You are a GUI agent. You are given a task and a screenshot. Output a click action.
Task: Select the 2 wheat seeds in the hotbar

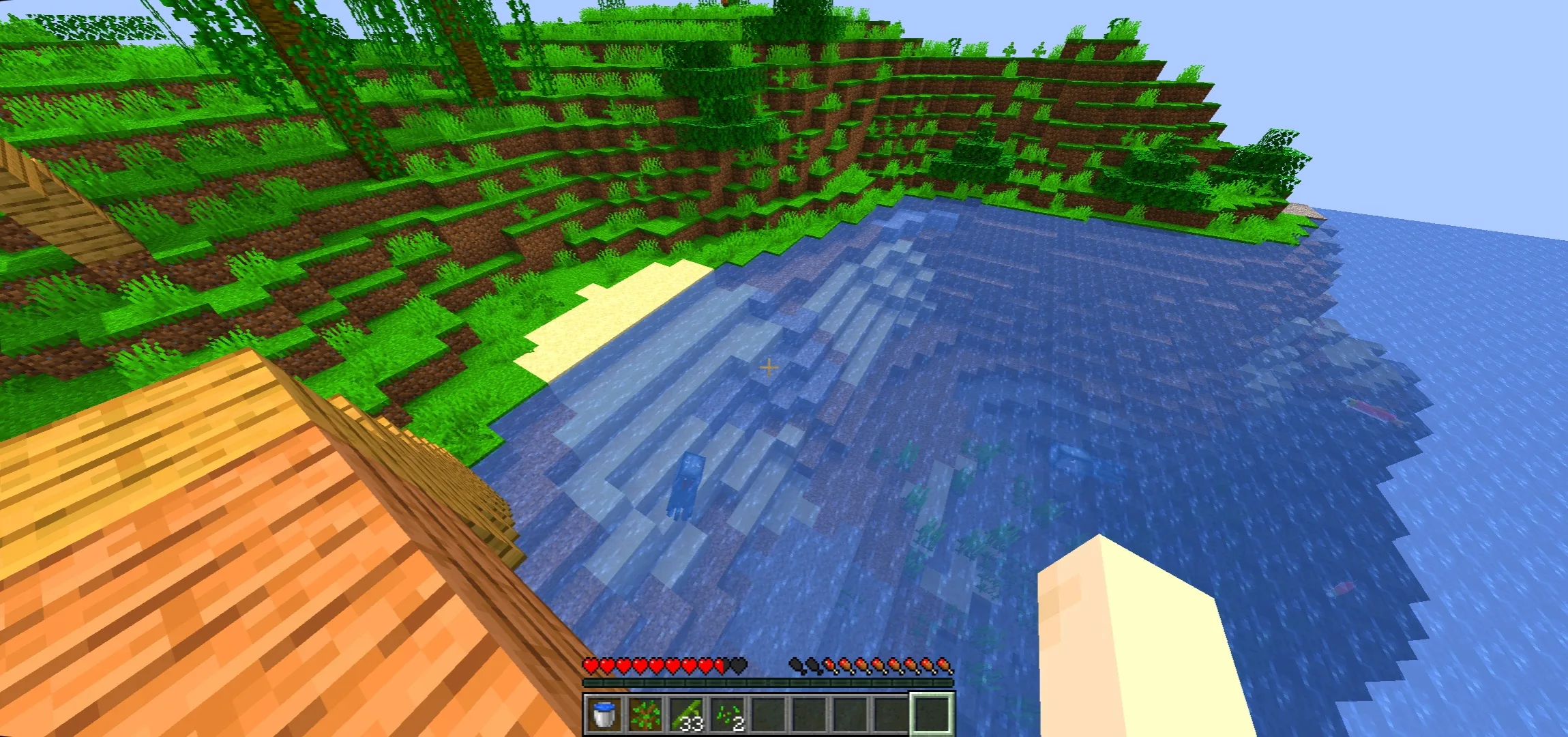(x=728, y=713)
